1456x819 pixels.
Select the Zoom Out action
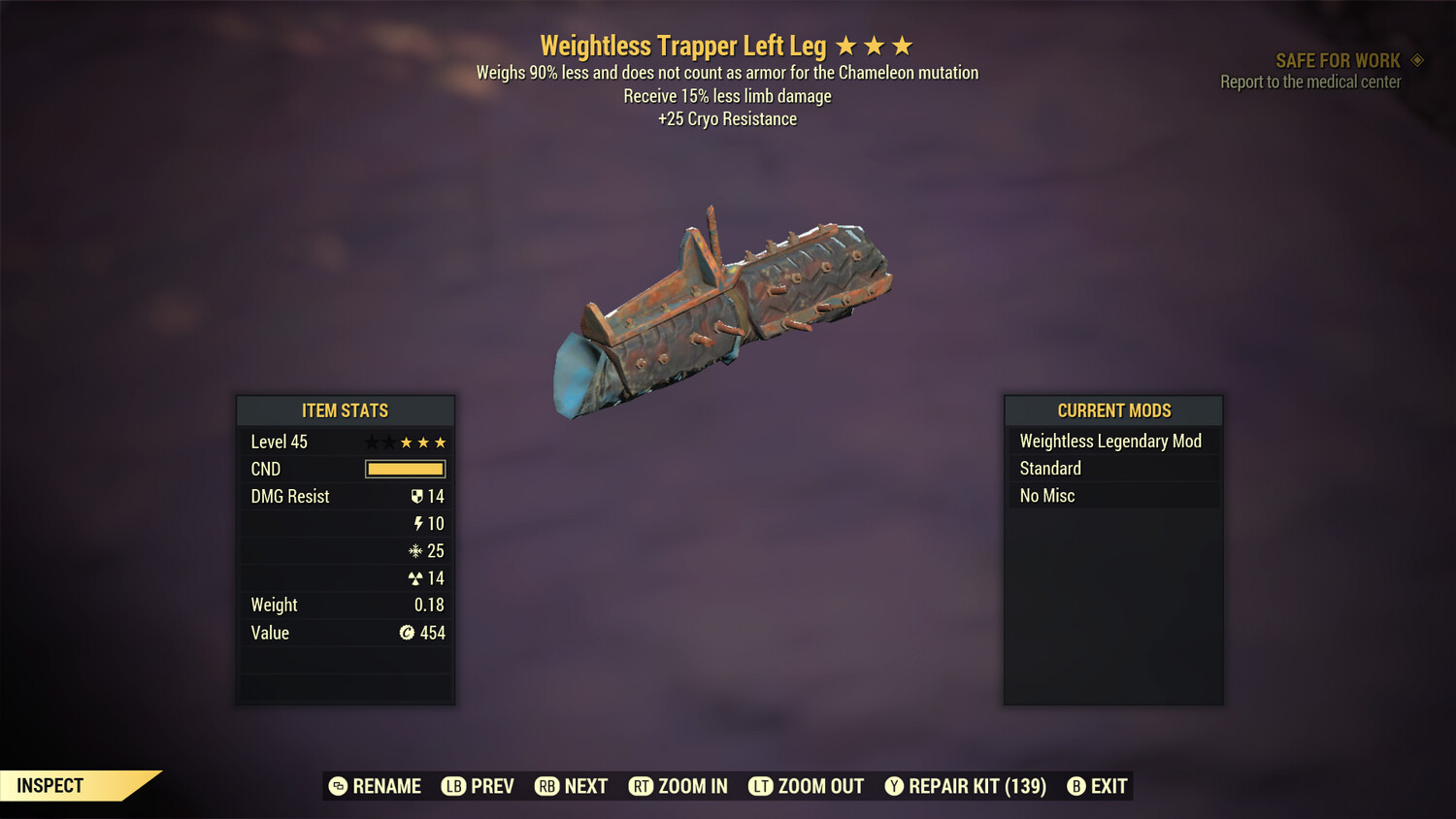point(807,786)
